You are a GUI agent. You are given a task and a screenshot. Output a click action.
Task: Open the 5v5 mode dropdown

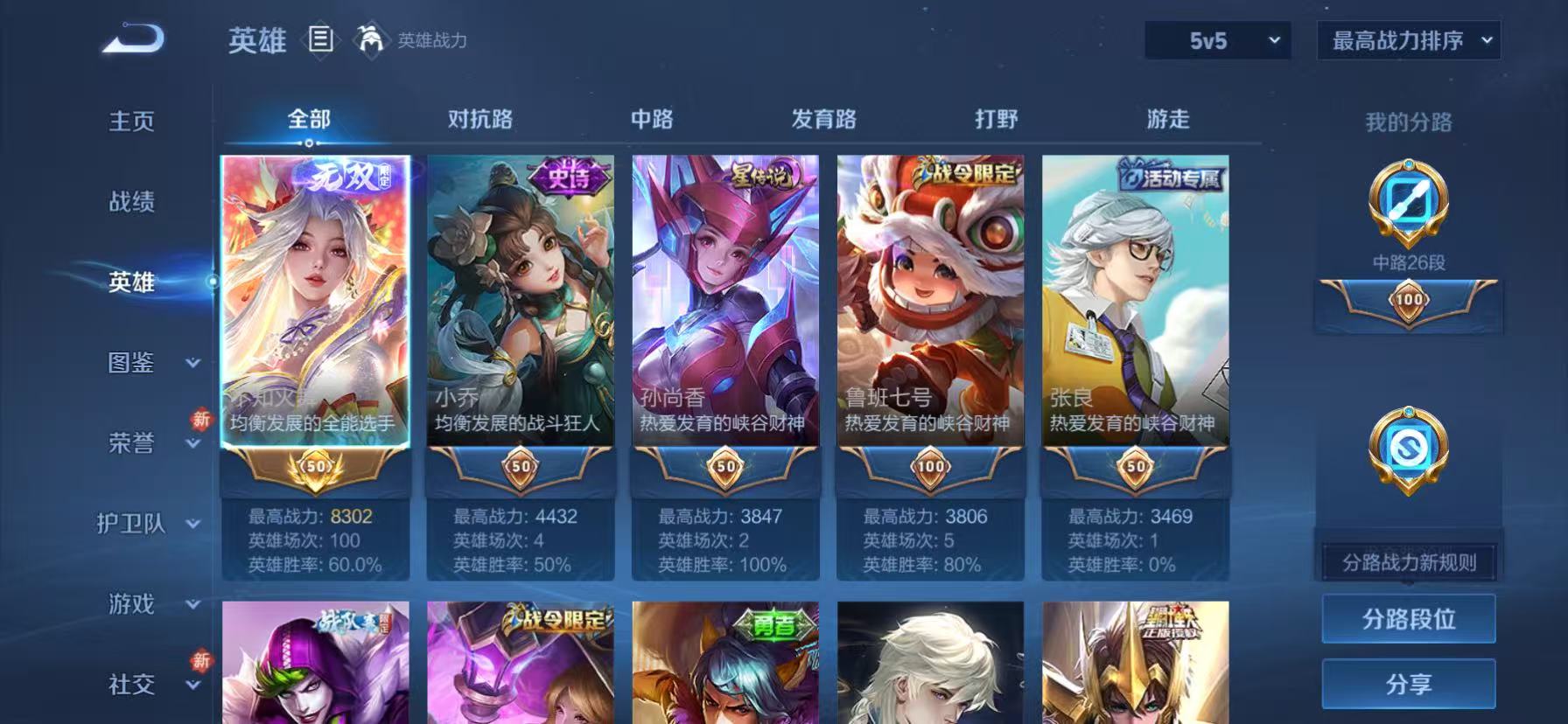(x=1216, y=39)
